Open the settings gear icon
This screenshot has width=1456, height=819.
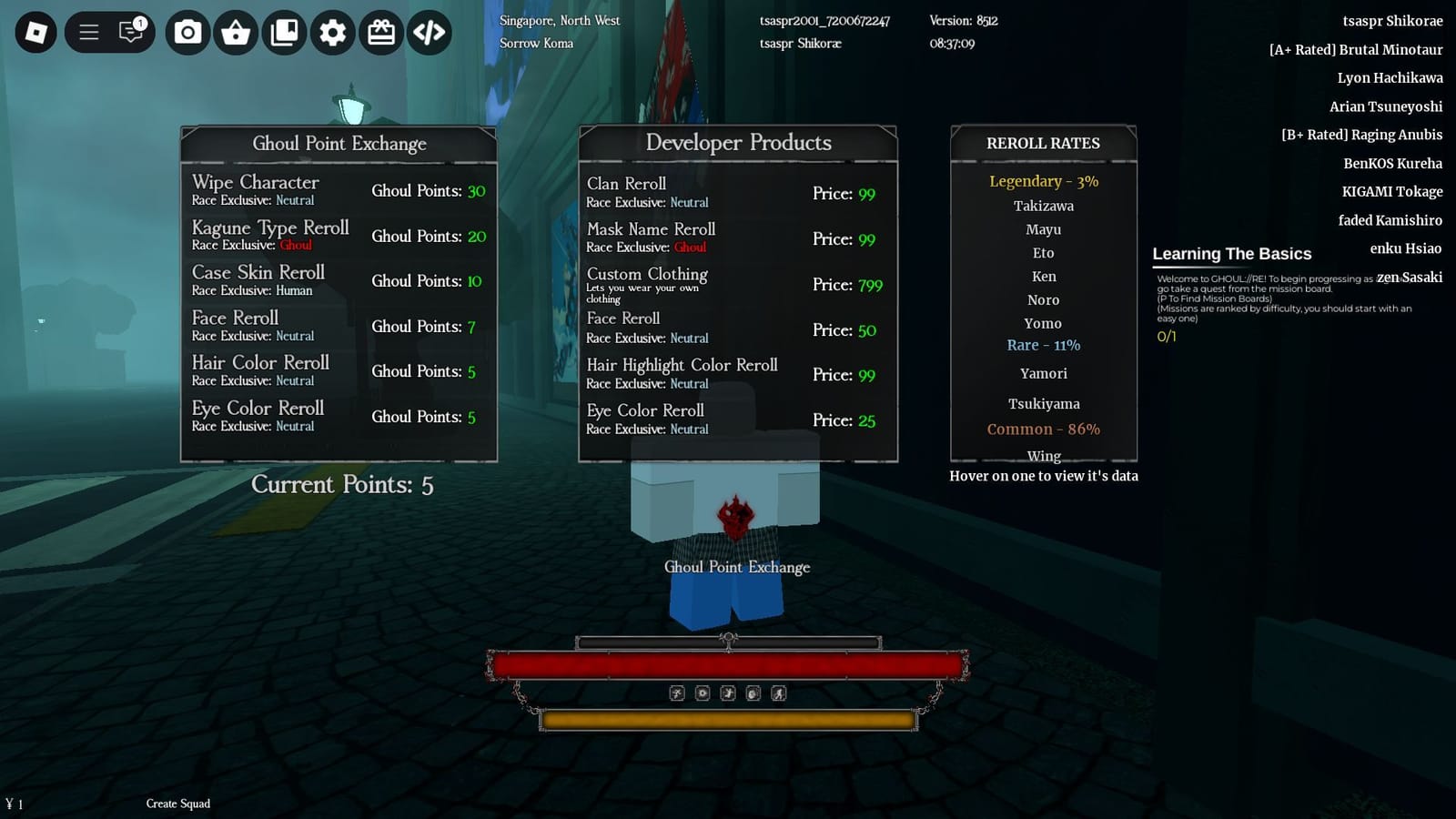click(x=332, y=31)
